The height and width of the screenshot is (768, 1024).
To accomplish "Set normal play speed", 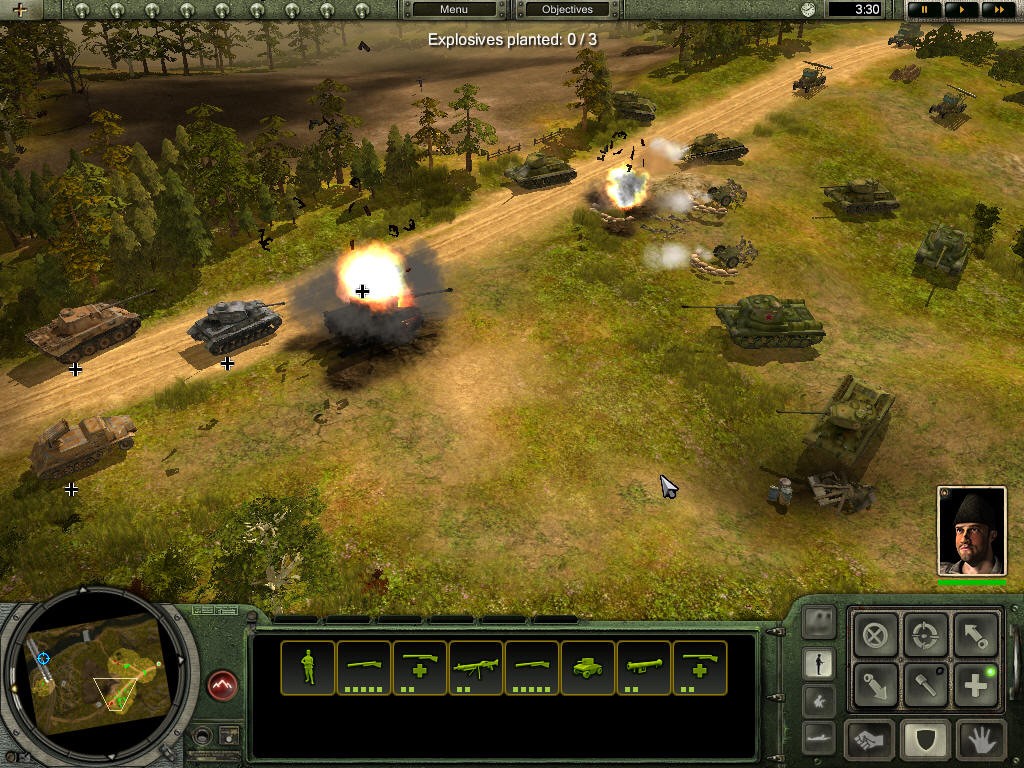I will click(x=960, y=10).
